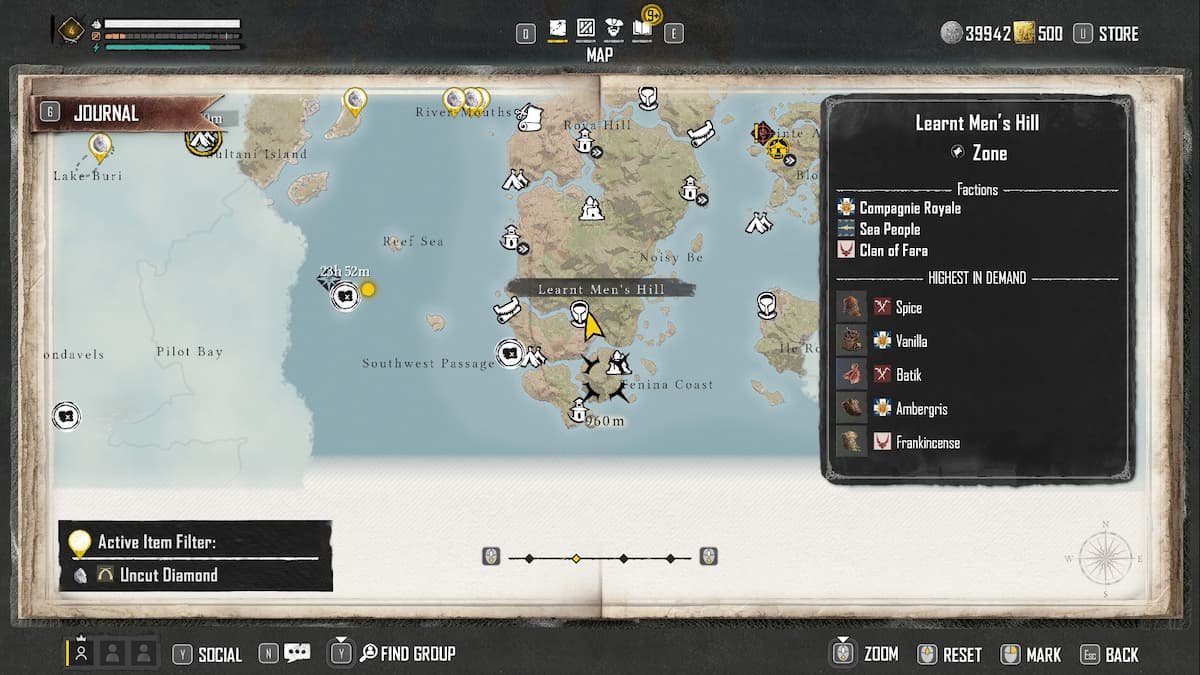Image resolution: width=1200 pixels, height=675 pixels.
Task: Reset the map view
Action: (961, 655)
